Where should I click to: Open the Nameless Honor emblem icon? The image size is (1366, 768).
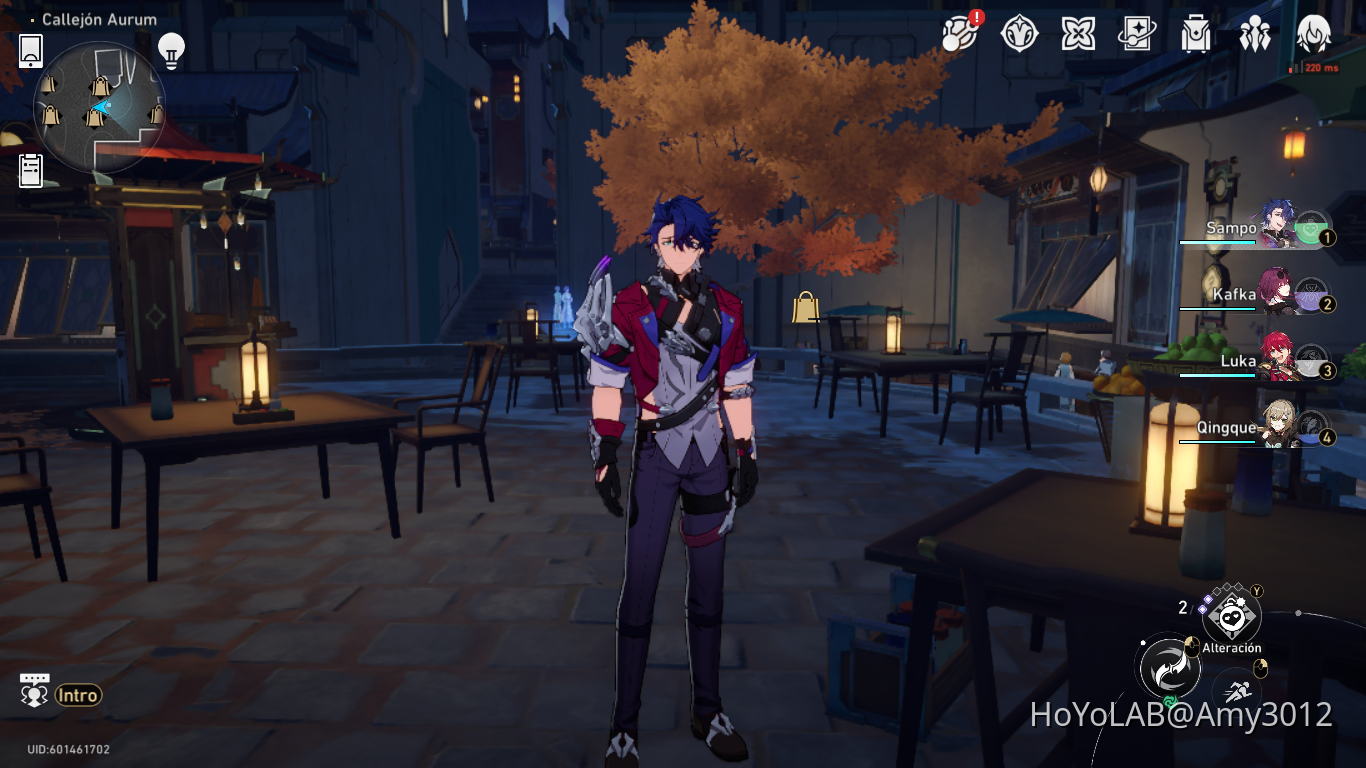pyautogui.click(x=1018, y=33)
